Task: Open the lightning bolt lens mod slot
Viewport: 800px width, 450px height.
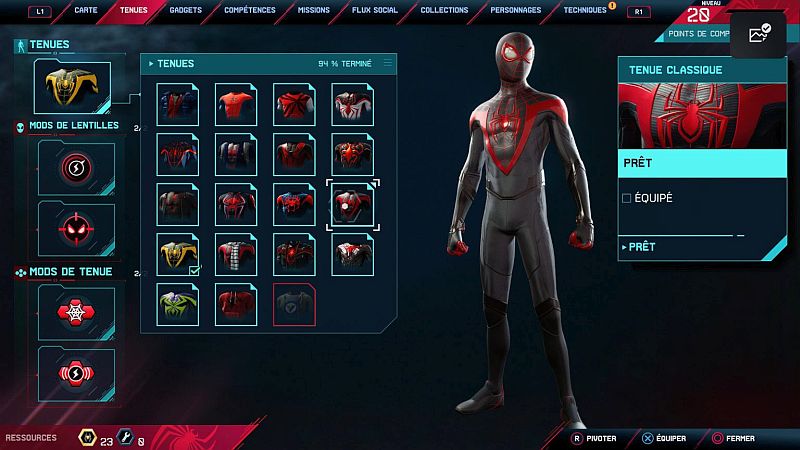Action: pos(76,168)
